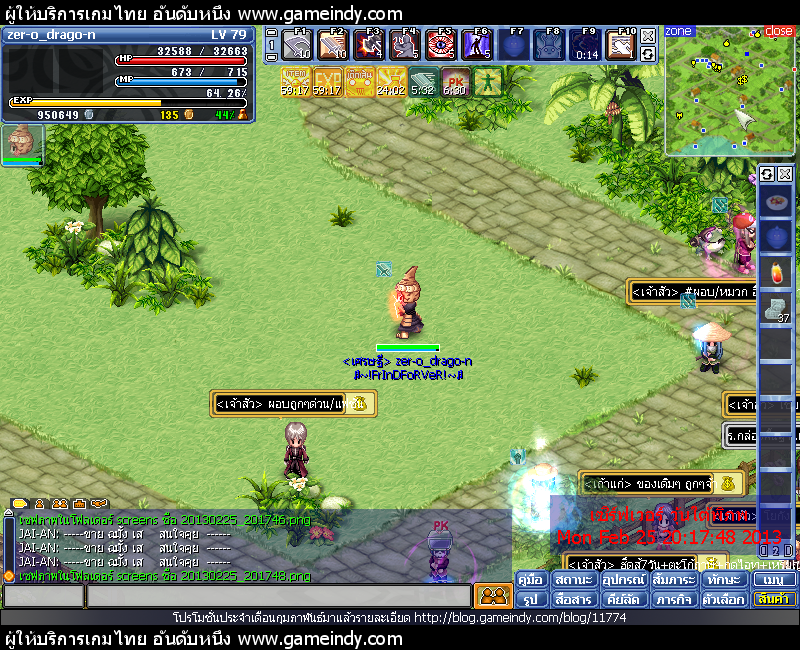Use the red potion in the side bar
The width and height of the screenshot is (800, 650).
click(776, 273)
